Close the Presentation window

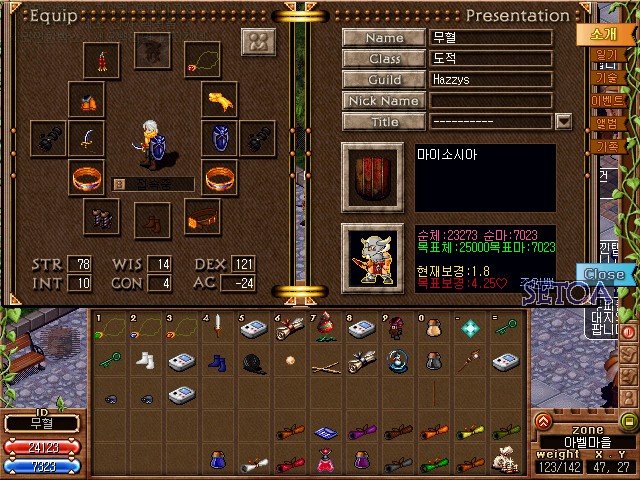[604, 274]
